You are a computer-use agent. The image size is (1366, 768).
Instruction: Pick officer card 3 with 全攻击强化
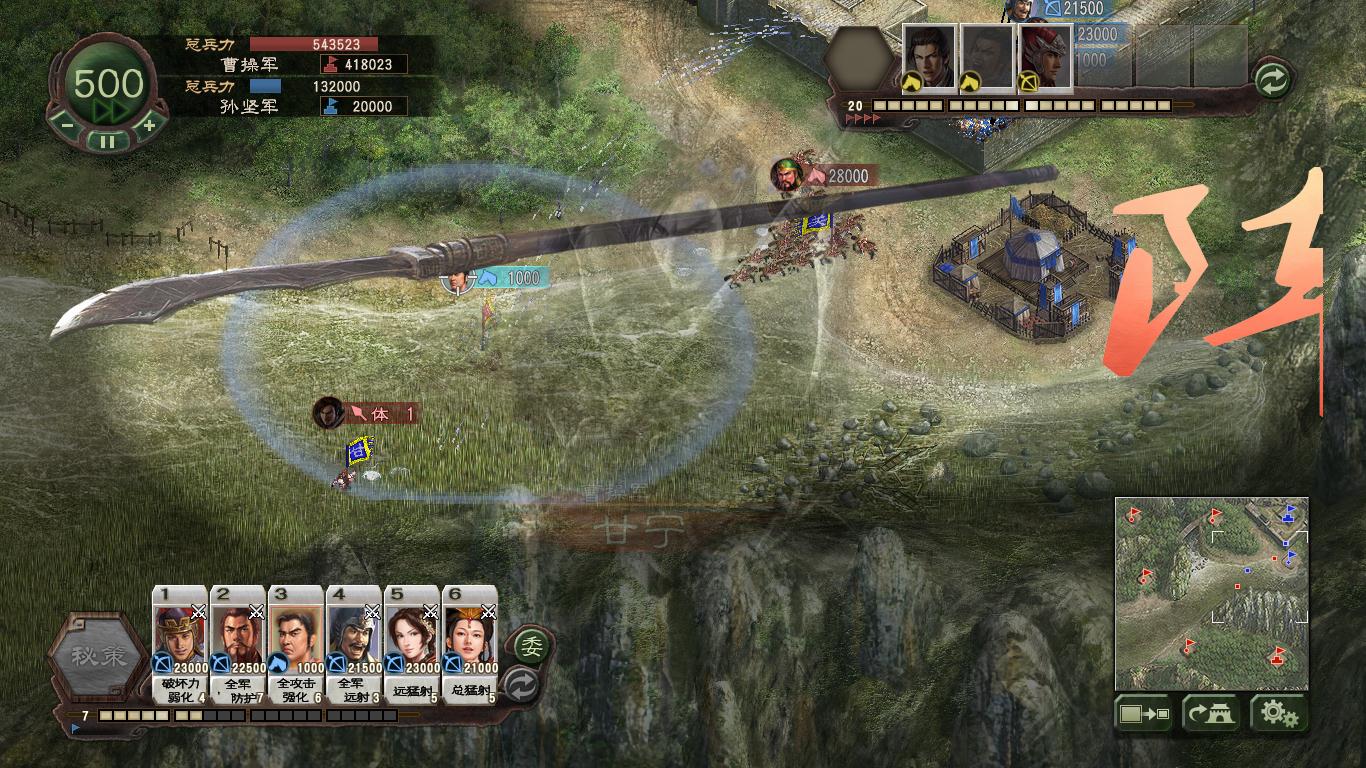[x=296, y=645]
